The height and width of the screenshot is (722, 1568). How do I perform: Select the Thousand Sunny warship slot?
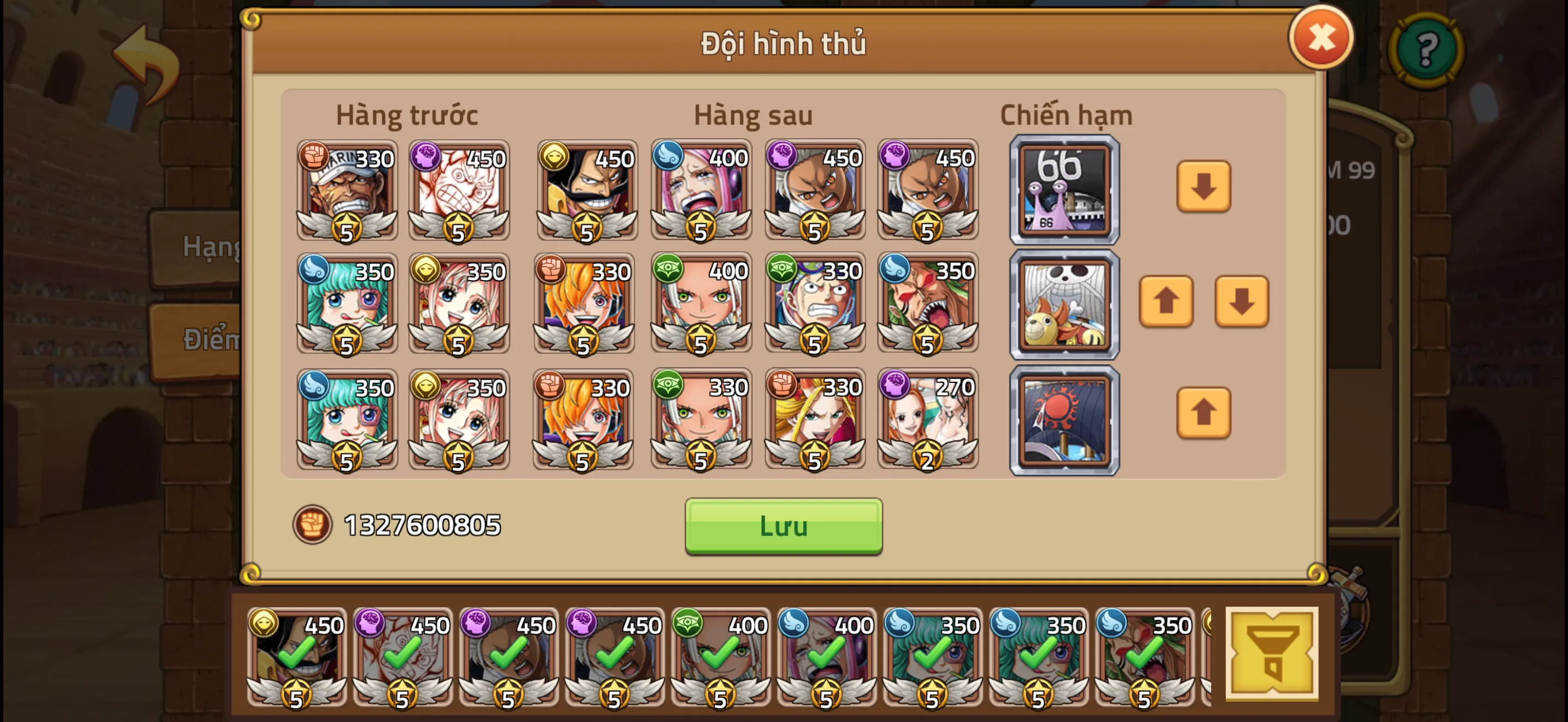tap(1064, 303)
